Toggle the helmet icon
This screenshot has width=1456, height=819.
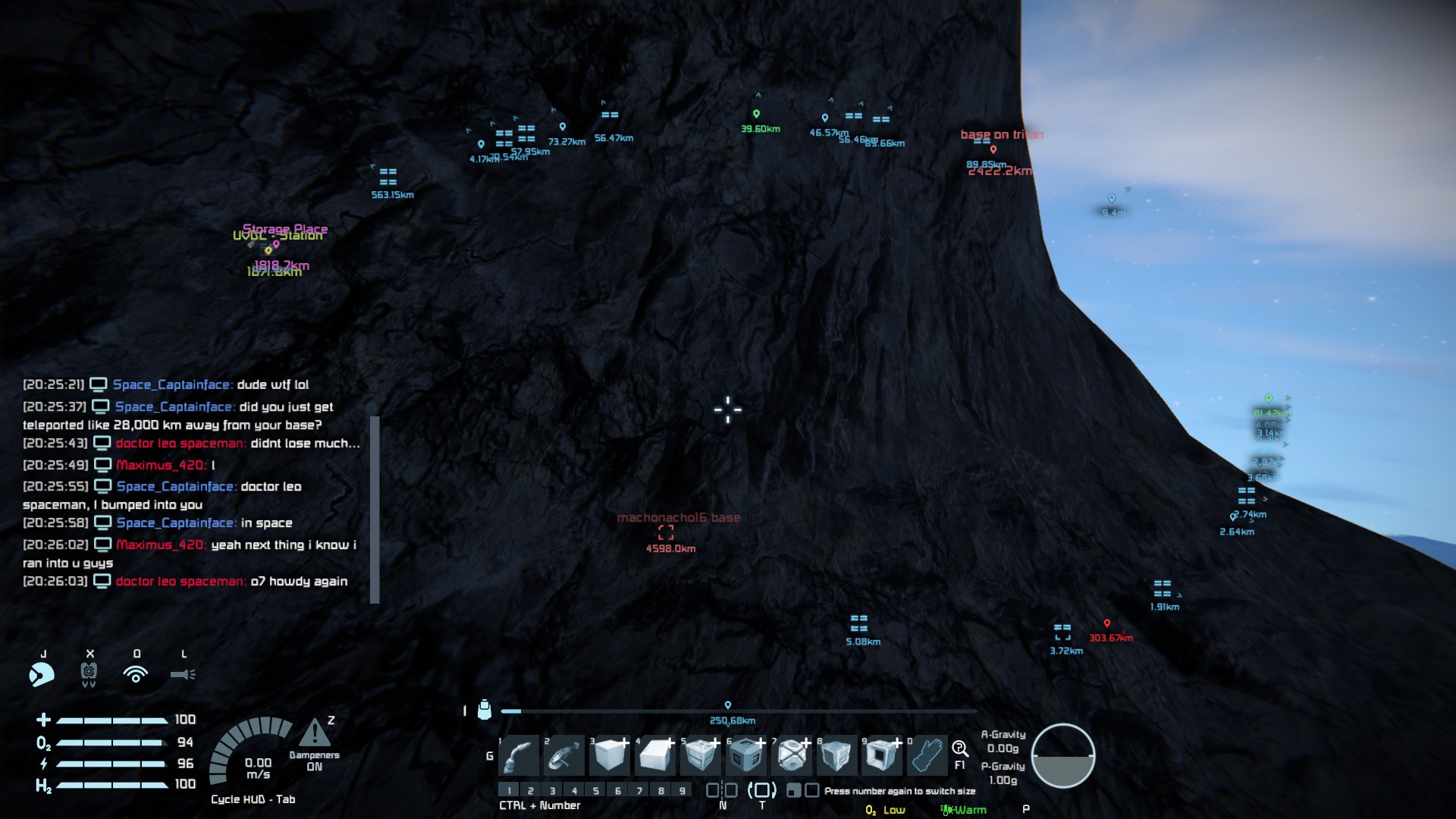42,673
